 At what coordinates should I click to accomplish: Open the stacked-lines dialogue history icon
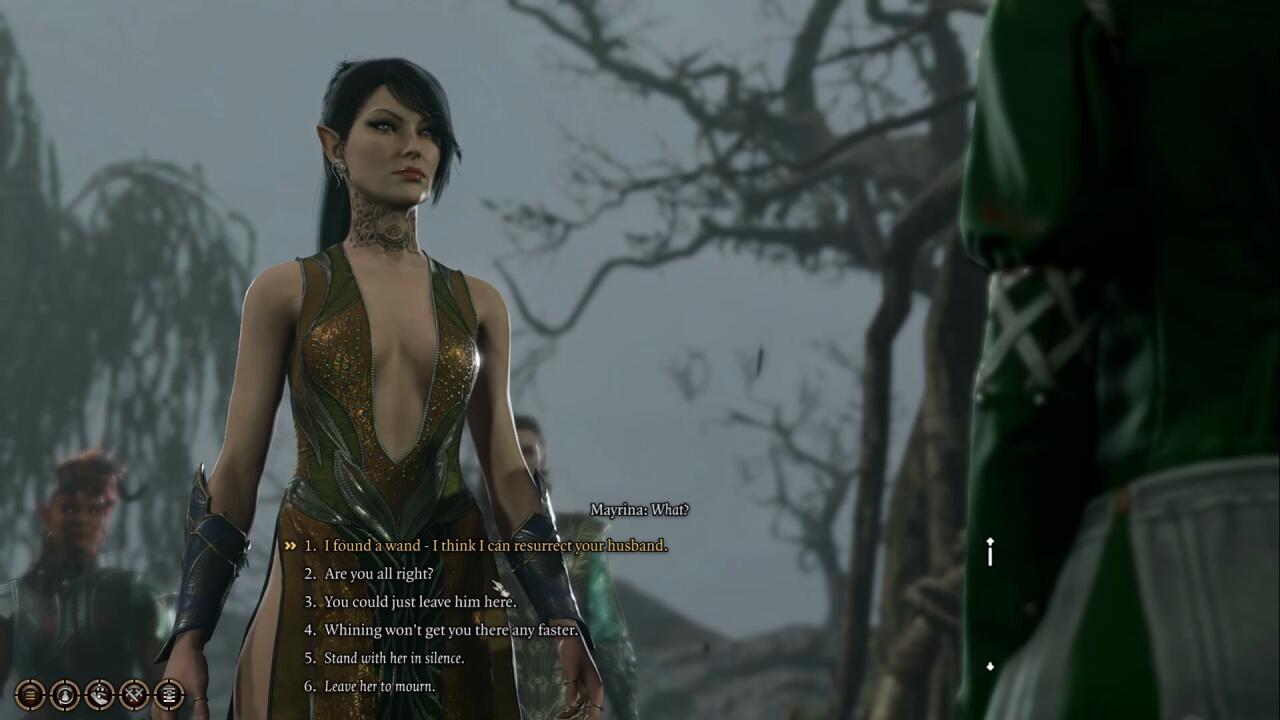[x=30, y=693]
